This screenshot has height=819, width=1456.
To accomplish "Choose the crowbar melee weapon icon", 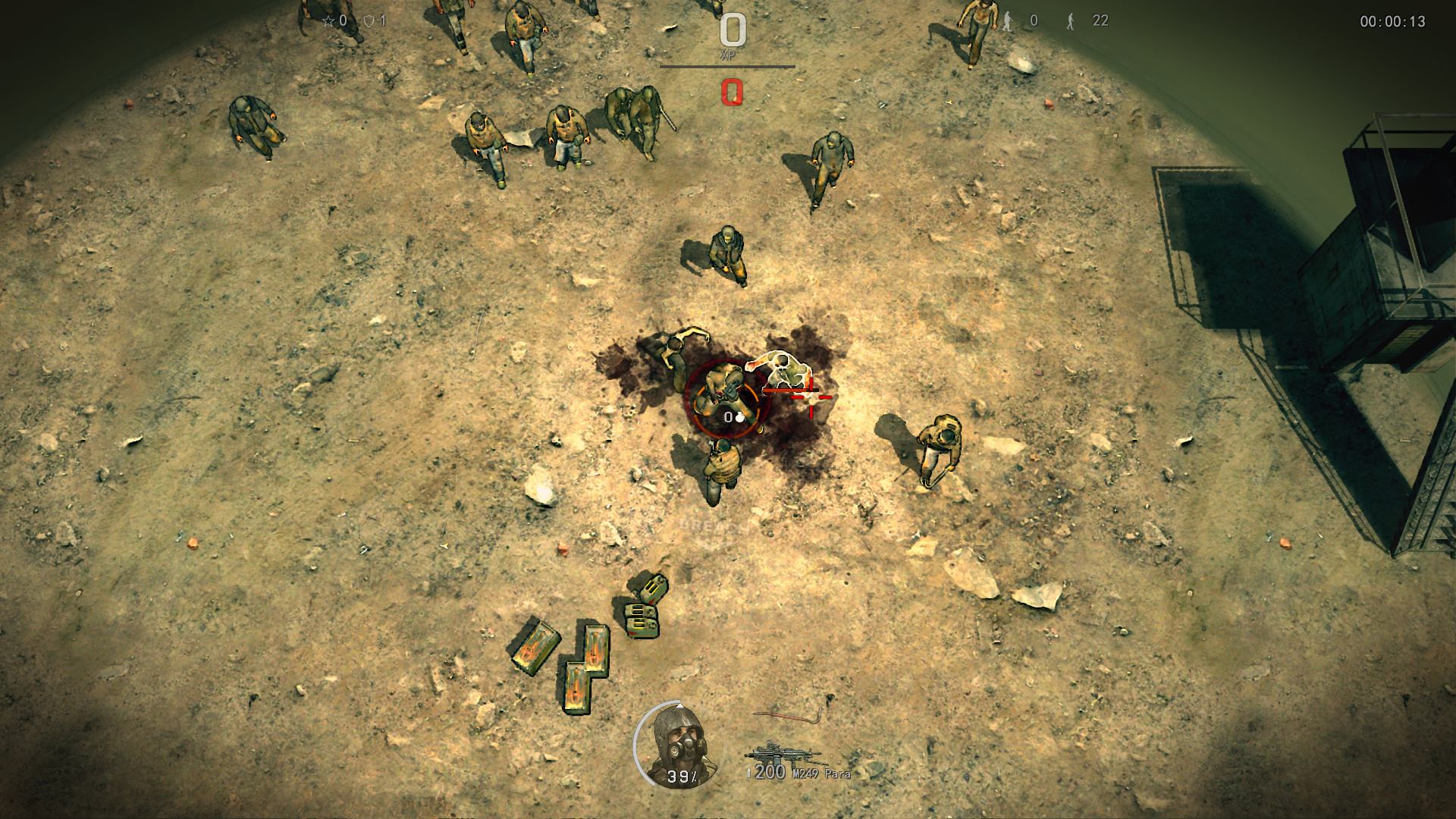I will pyautogui.click(x=788, y=715).
